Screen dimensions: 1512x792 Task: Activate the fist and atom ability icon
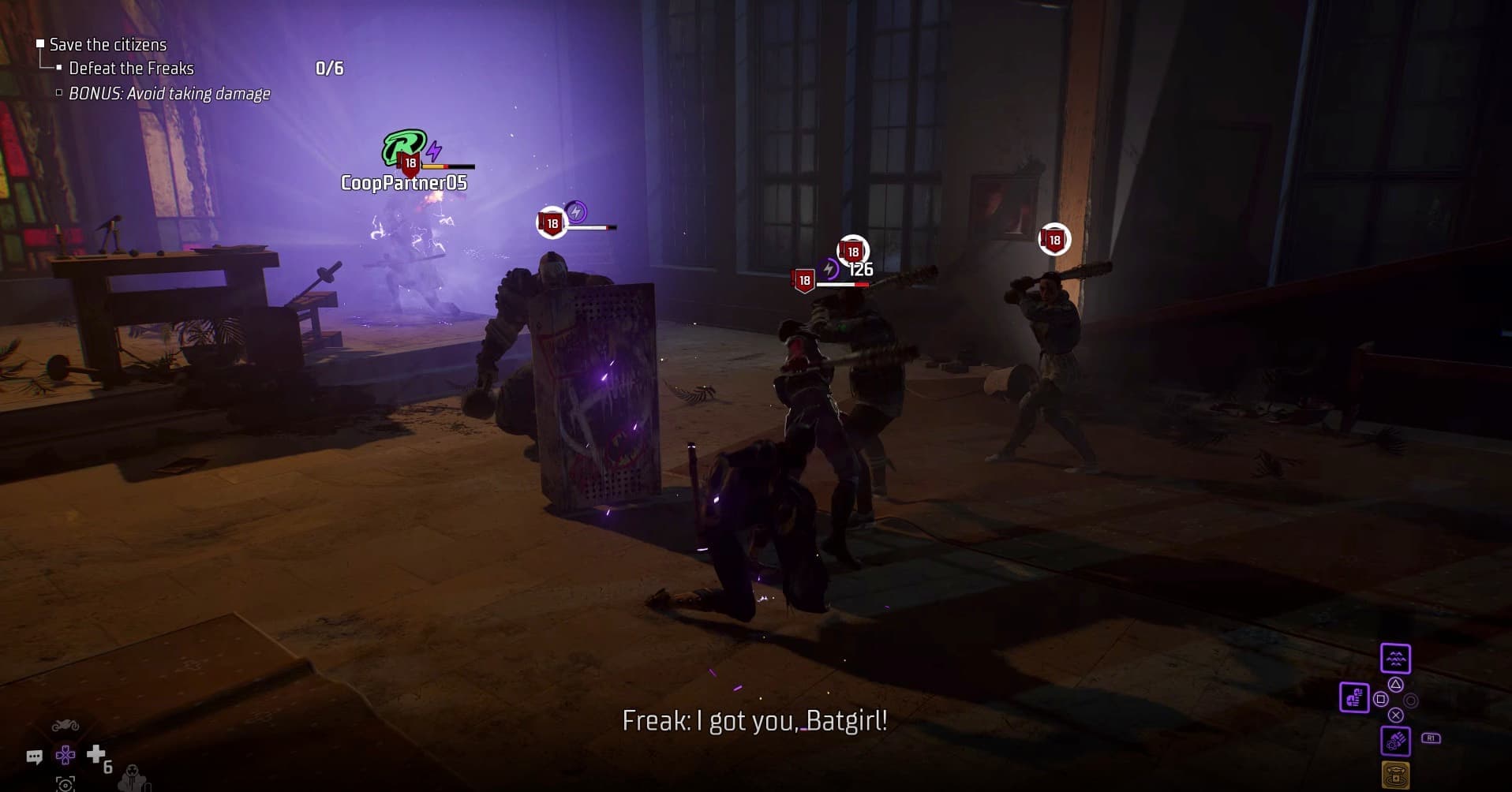pos(1395,741)
